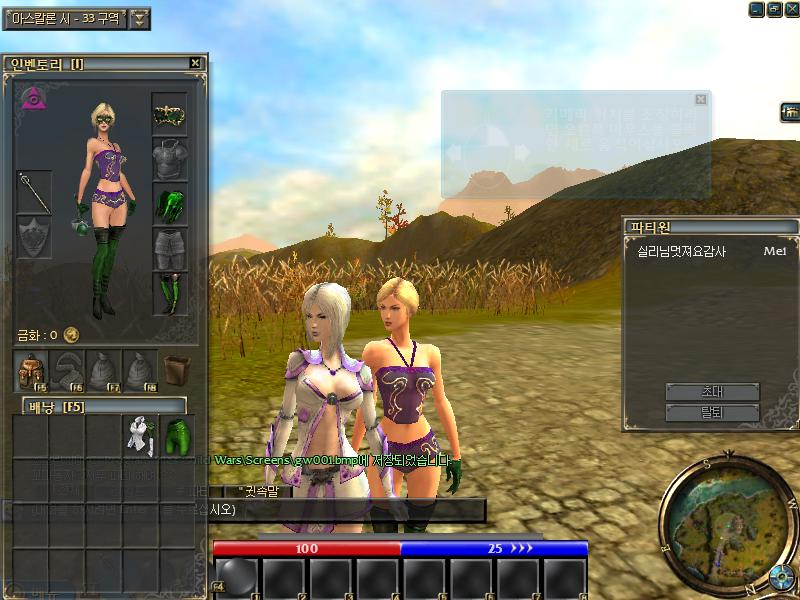Open the district selection dropdown
Image resolution: width=800 pixels, height=600 pixels.
(x=140, y=18)
